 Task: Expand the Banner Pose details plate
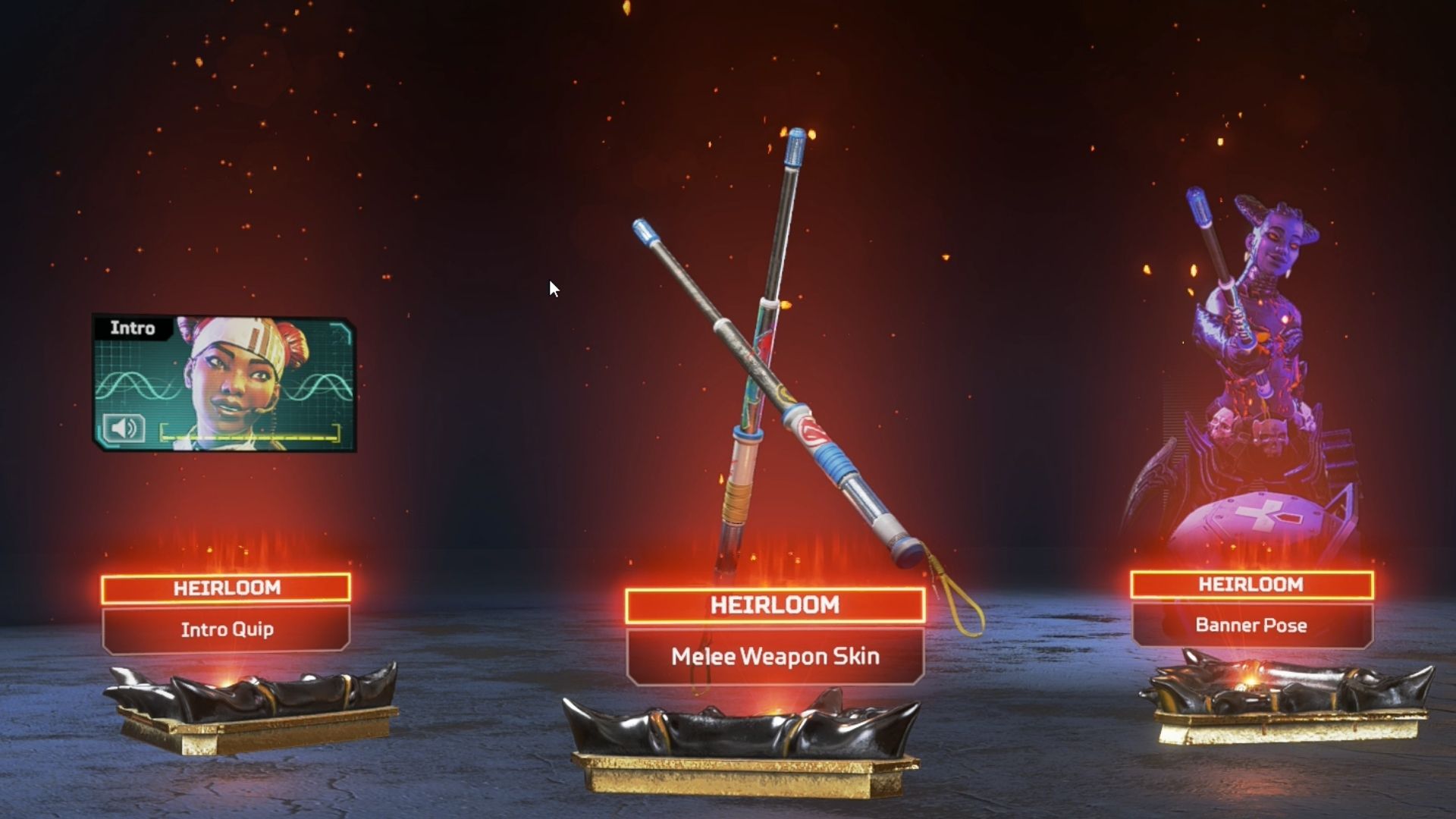pyautogui.click(x=1250, y=625)
